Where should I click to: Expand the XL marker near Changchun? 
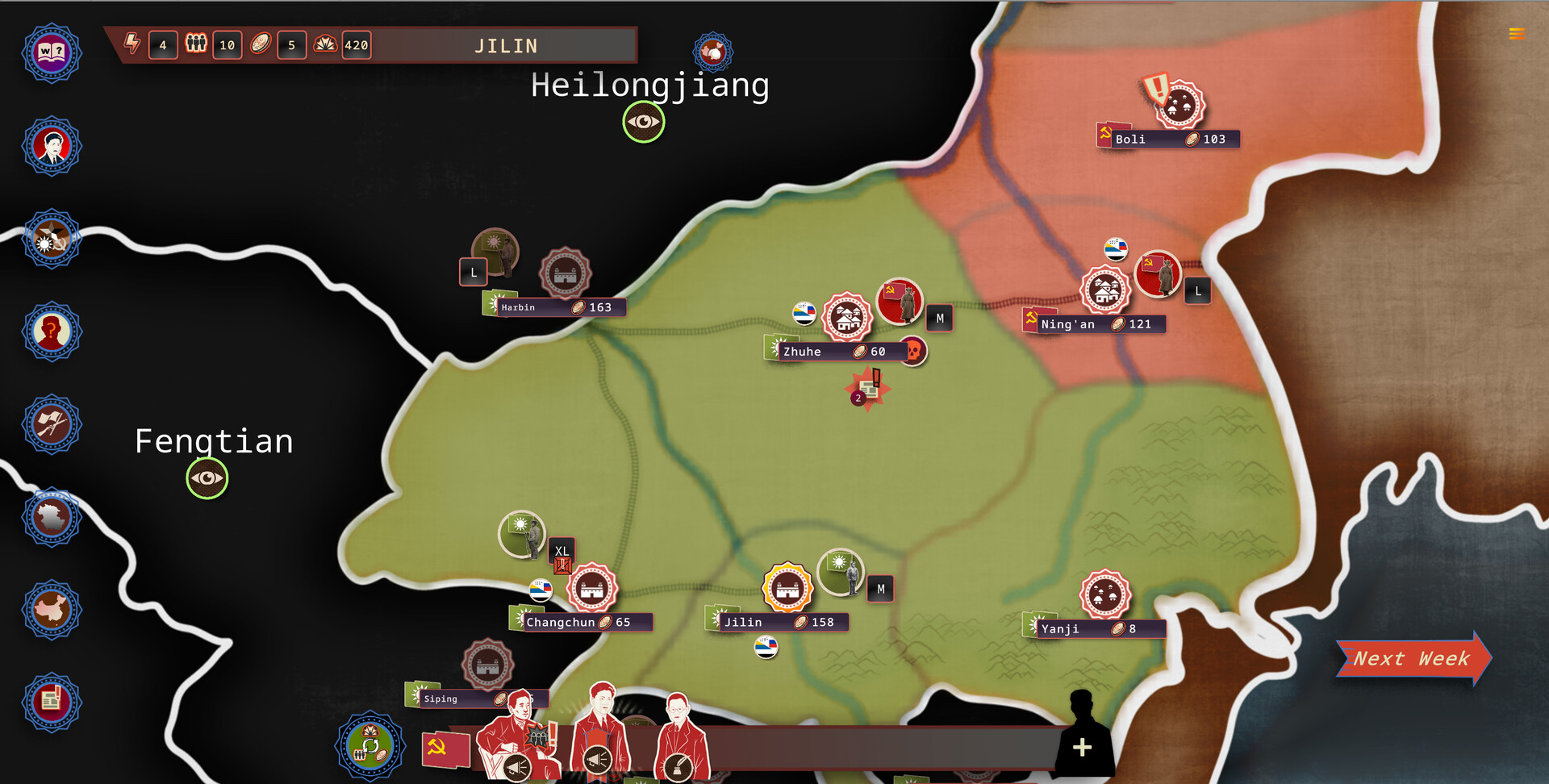[x=562, y=552]
